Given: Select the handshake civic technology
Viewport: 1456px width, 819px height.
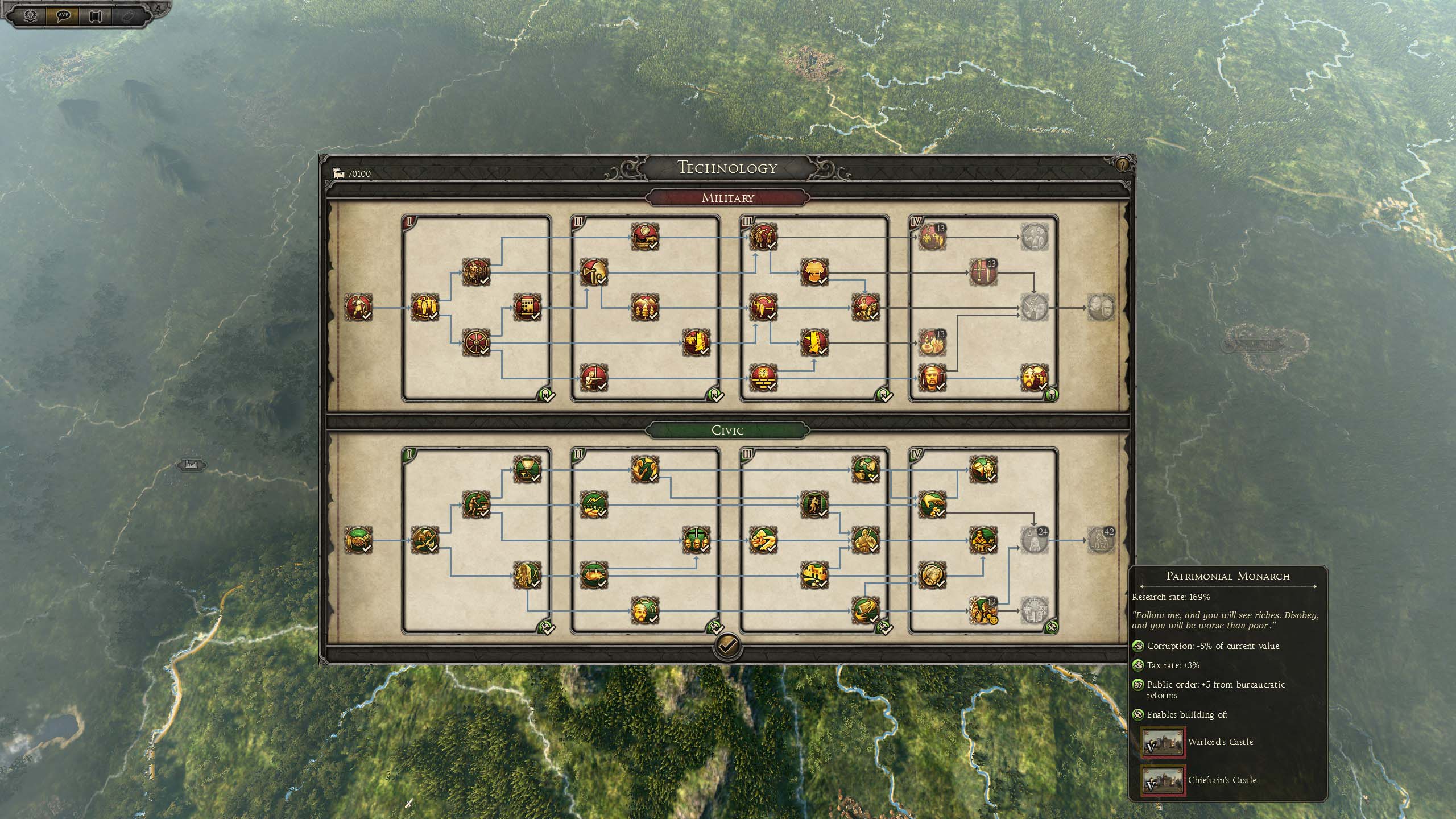Looking at the screenshot, I should [x=358, y=540].
